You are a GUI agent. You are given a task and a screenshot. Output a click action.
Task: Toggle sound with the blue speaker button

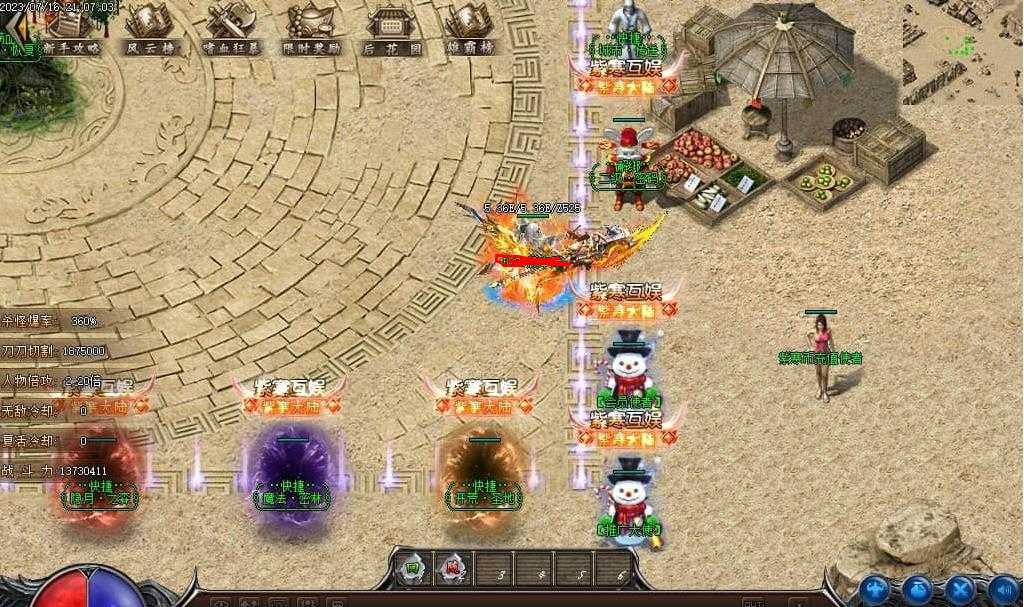[1002, 590]
